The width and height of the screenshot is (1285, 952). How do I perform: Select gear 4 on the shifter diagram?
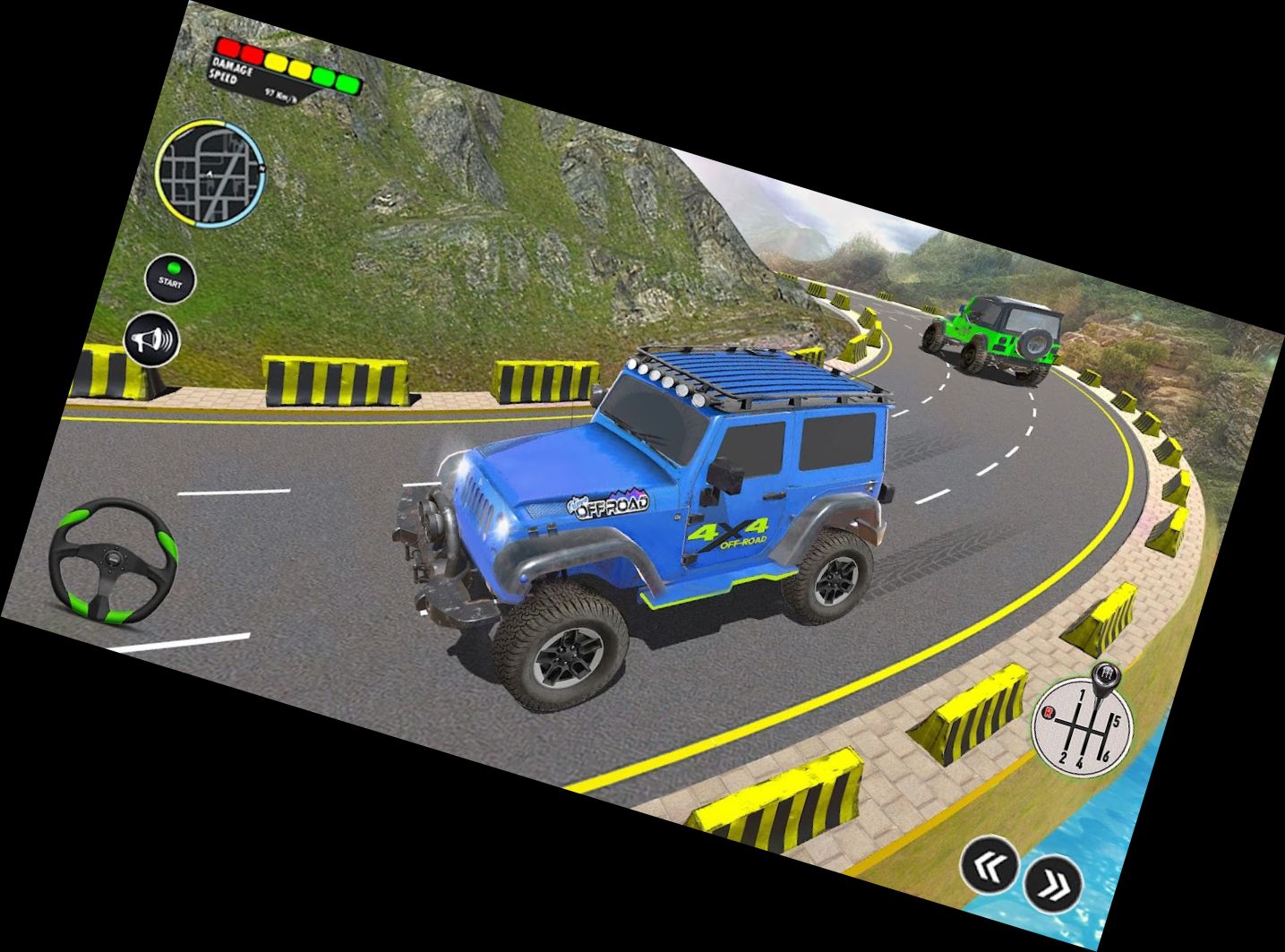pyautogui.click(x=1080, y=763)
